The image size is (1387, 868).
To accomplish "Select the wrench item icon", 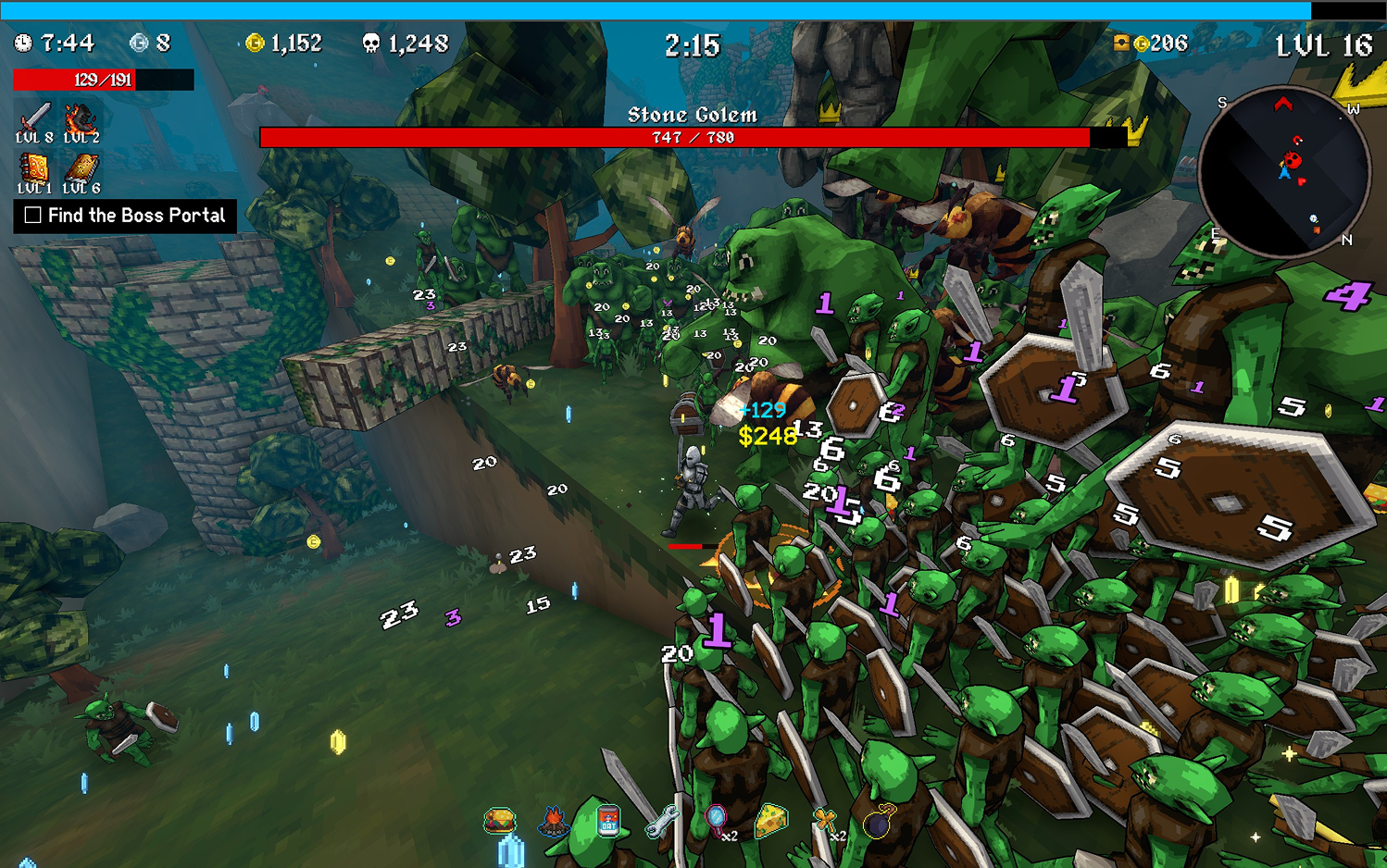I will (x=662, y=820).
